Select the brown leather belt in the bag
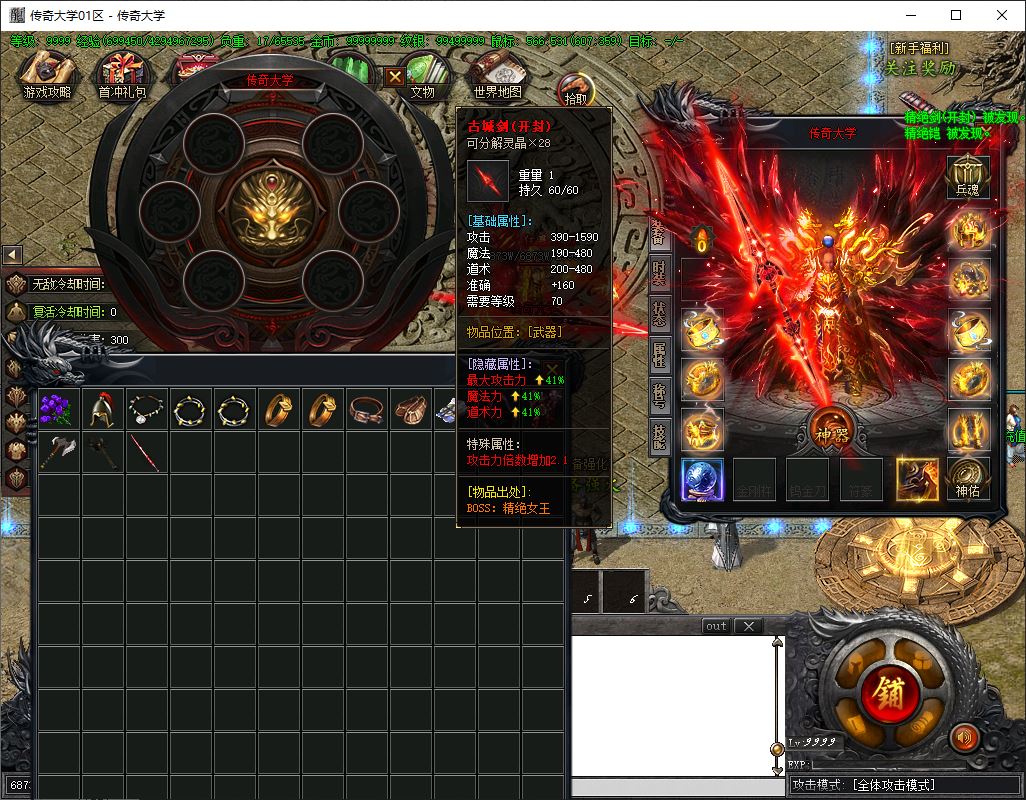1026x800 pixels. 367,408
